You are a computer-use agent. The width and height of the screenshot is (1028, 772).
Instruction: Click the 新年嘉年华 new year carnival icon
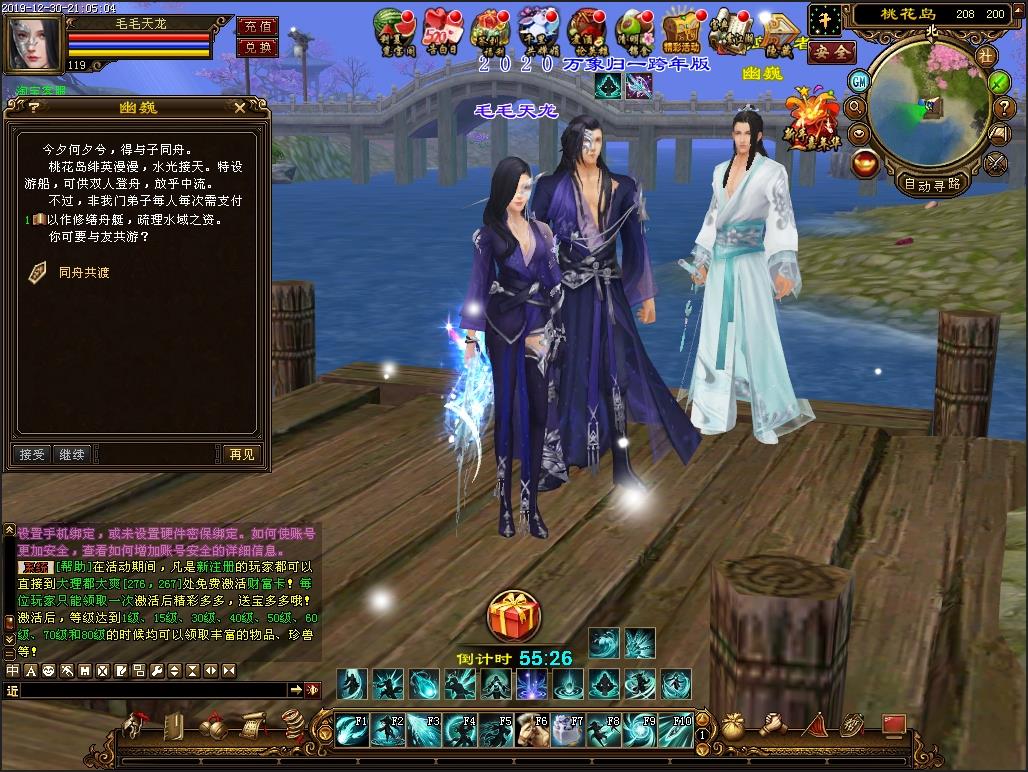point(812,121)
